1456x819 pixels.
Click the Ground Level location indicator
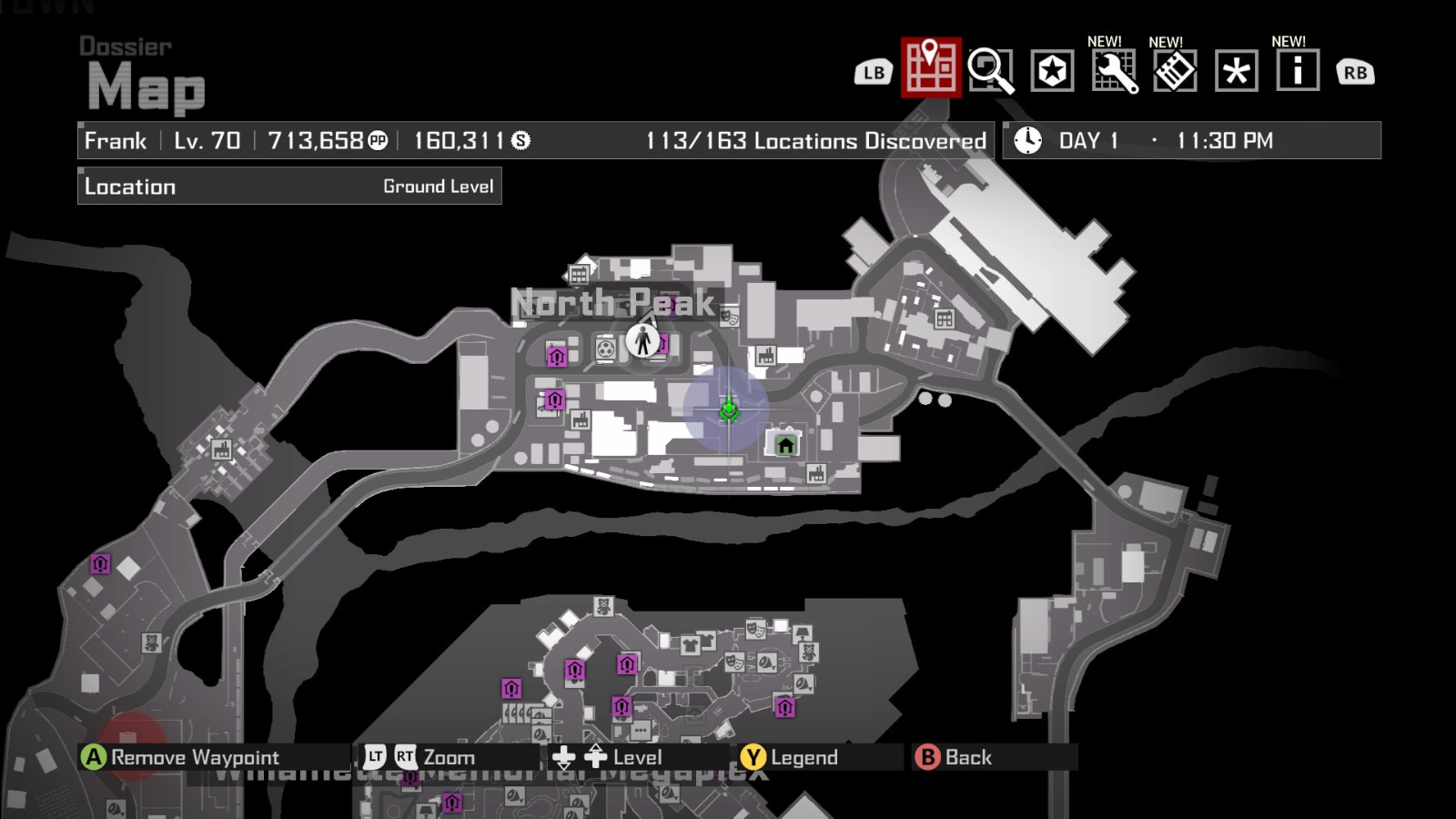pyautogui.click(x=438, y=186)
